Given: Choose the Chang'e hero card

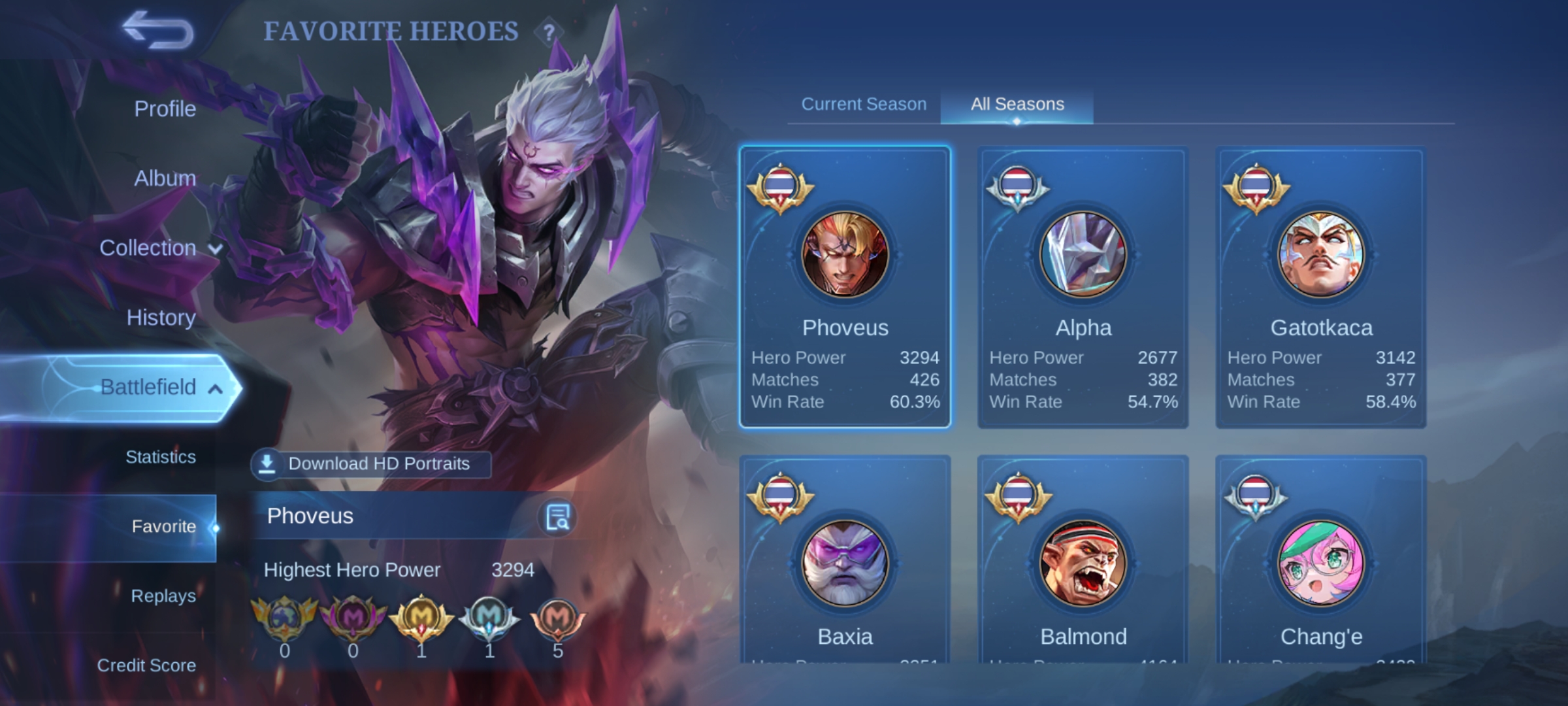Looking at the screenshot, I should (x=1320, y=562).
